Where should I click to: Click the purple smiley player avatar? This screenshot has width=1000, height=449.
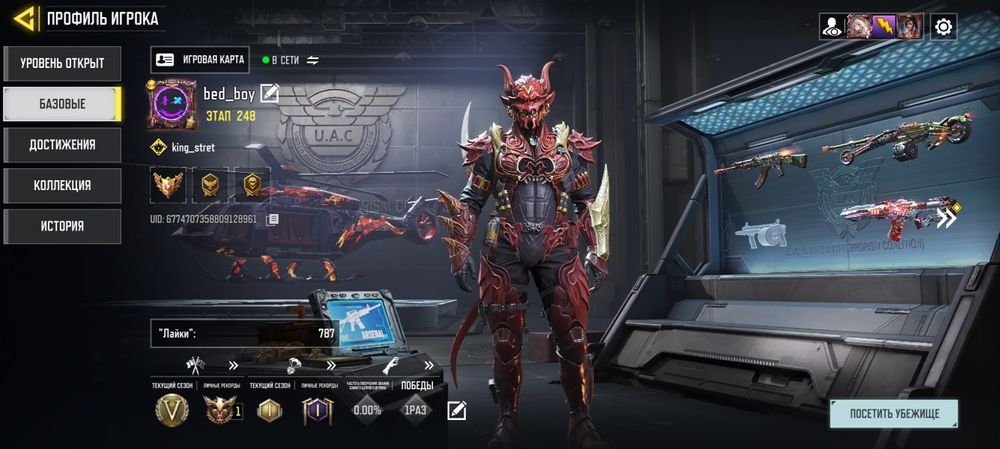point(172,105)
